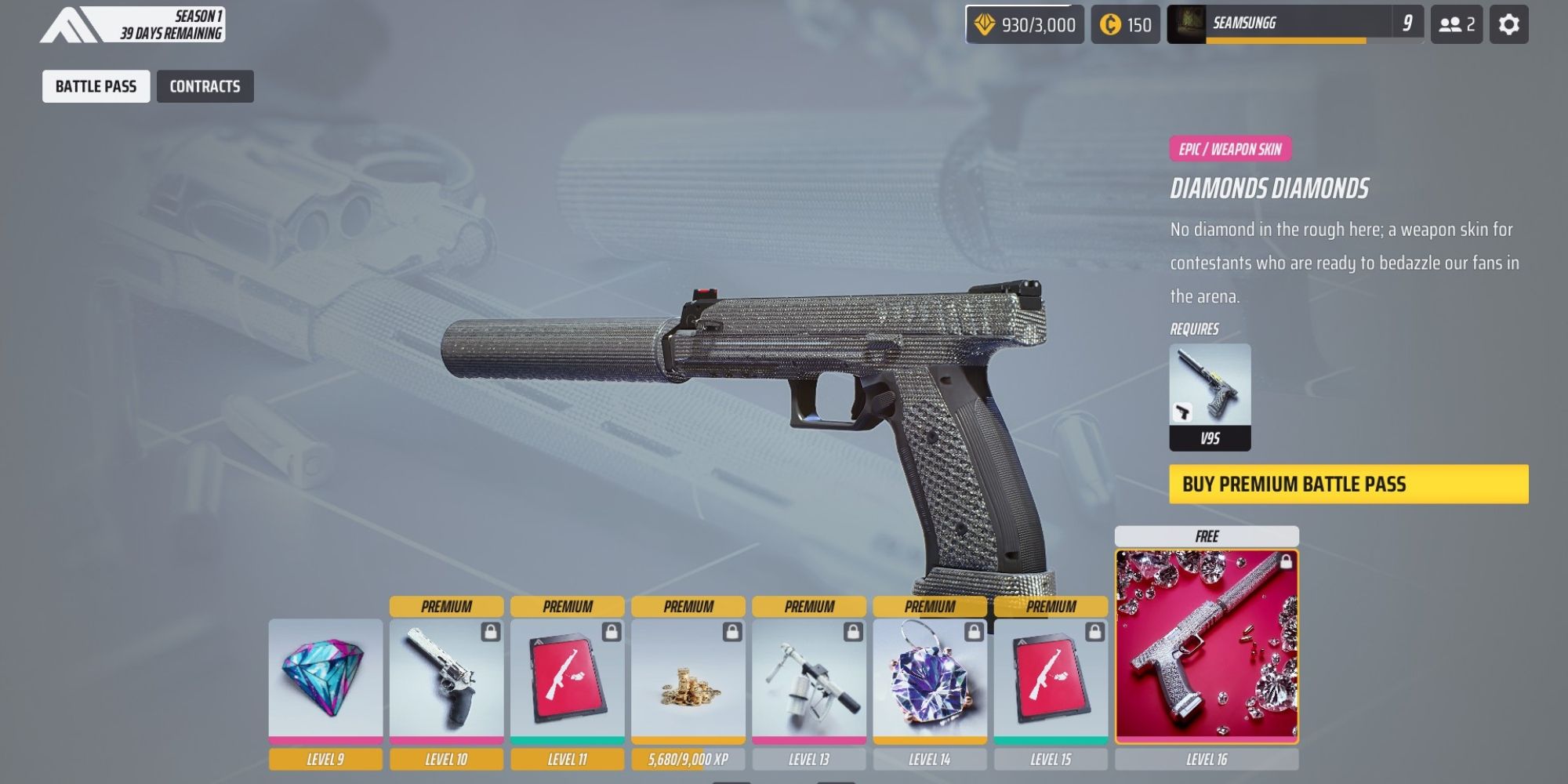The height and width of the screenshot is (784, 1568).
Task: Select the Level 10 revolver reward
Action: 446,679
